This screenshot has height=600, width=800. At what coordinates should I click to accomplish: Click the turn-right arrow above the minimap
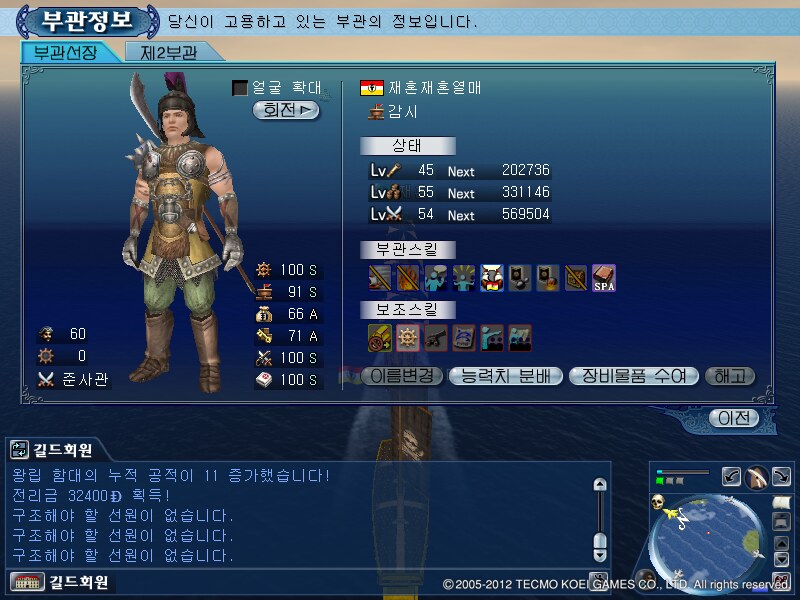click(783, 477)
